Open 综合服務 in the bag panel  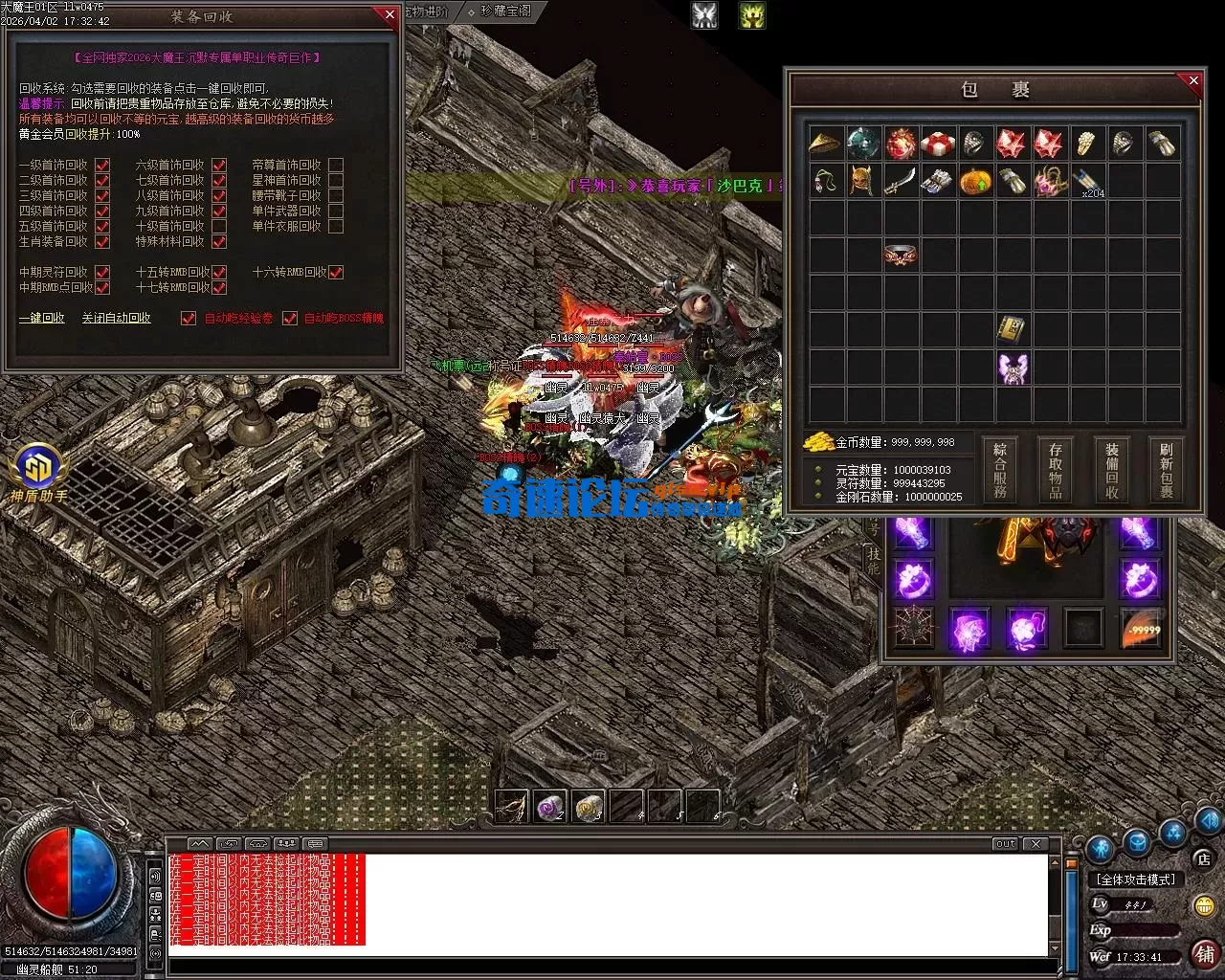point(1000,470)
